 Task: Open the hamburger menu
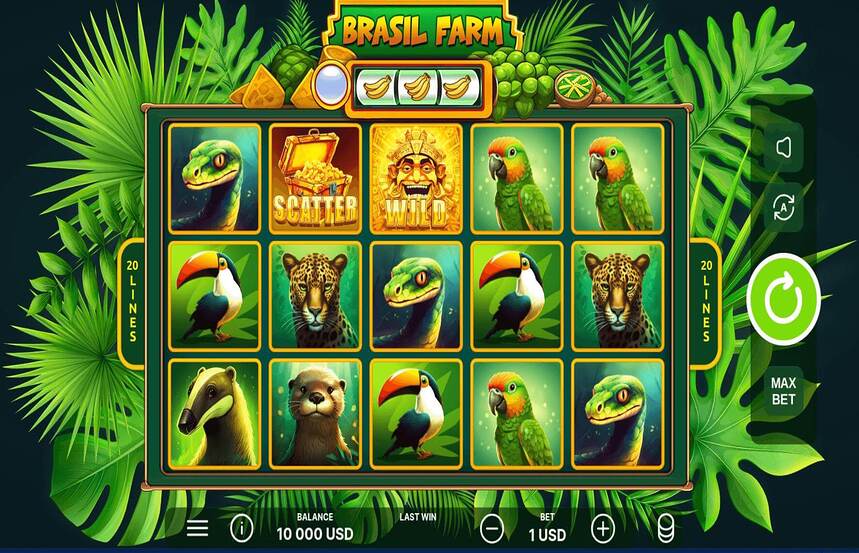pyautogui.click(x=198, y=527)
